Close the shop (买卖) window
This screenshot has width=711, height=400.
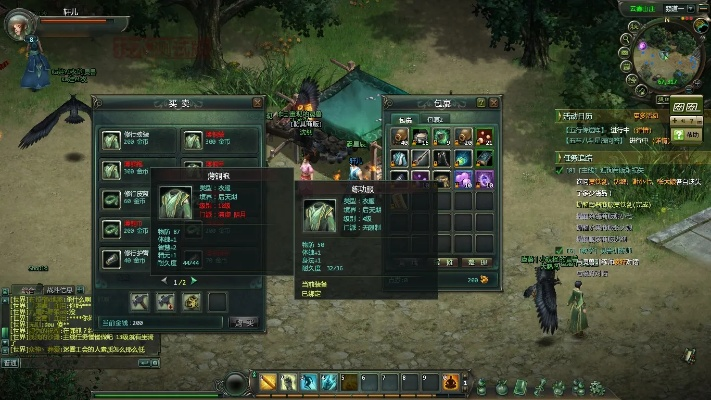(x=257, y=102)
